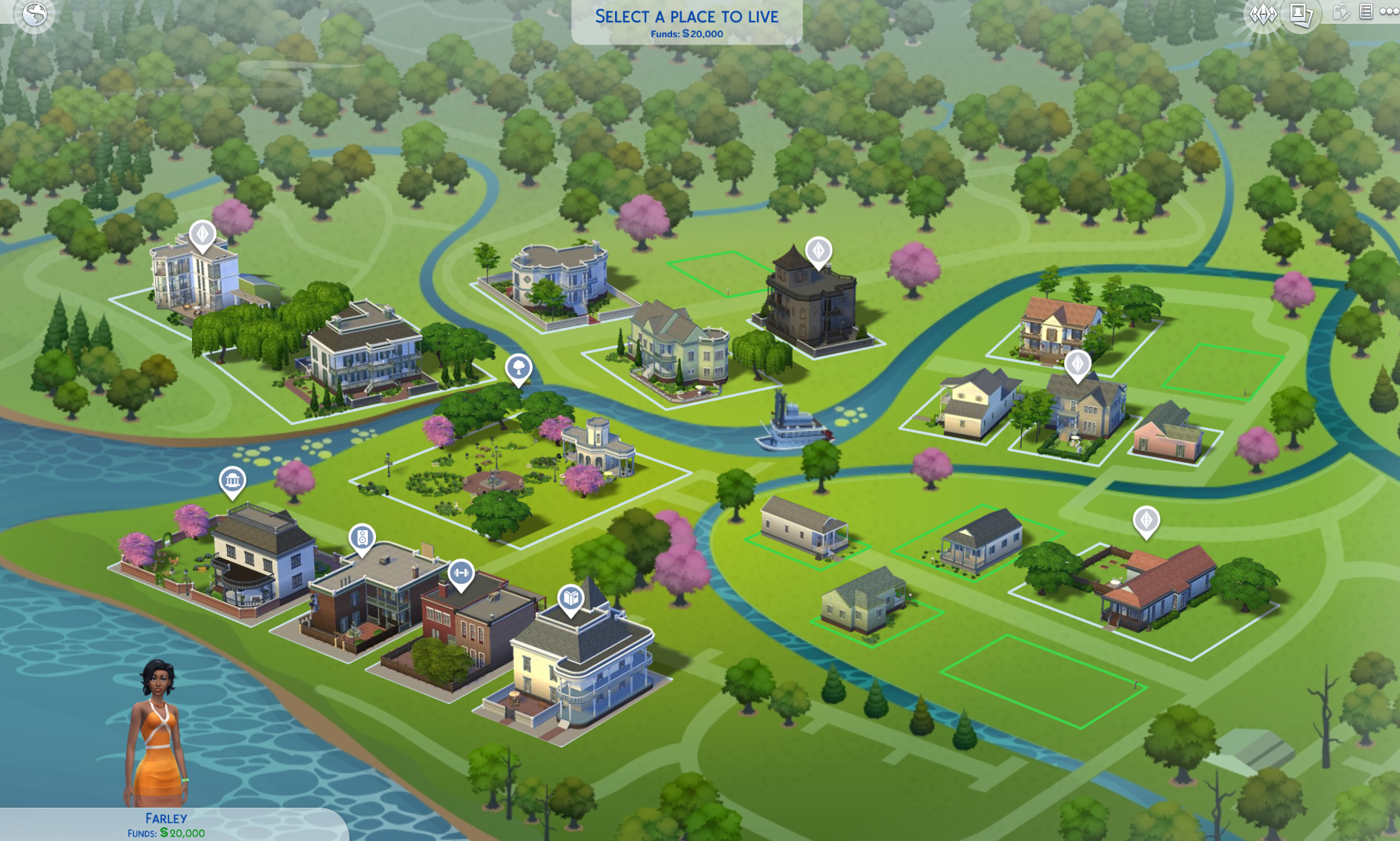The image size is (1400, 841).
Task: Select the museum map pin
Action: [x=232, y=481]
